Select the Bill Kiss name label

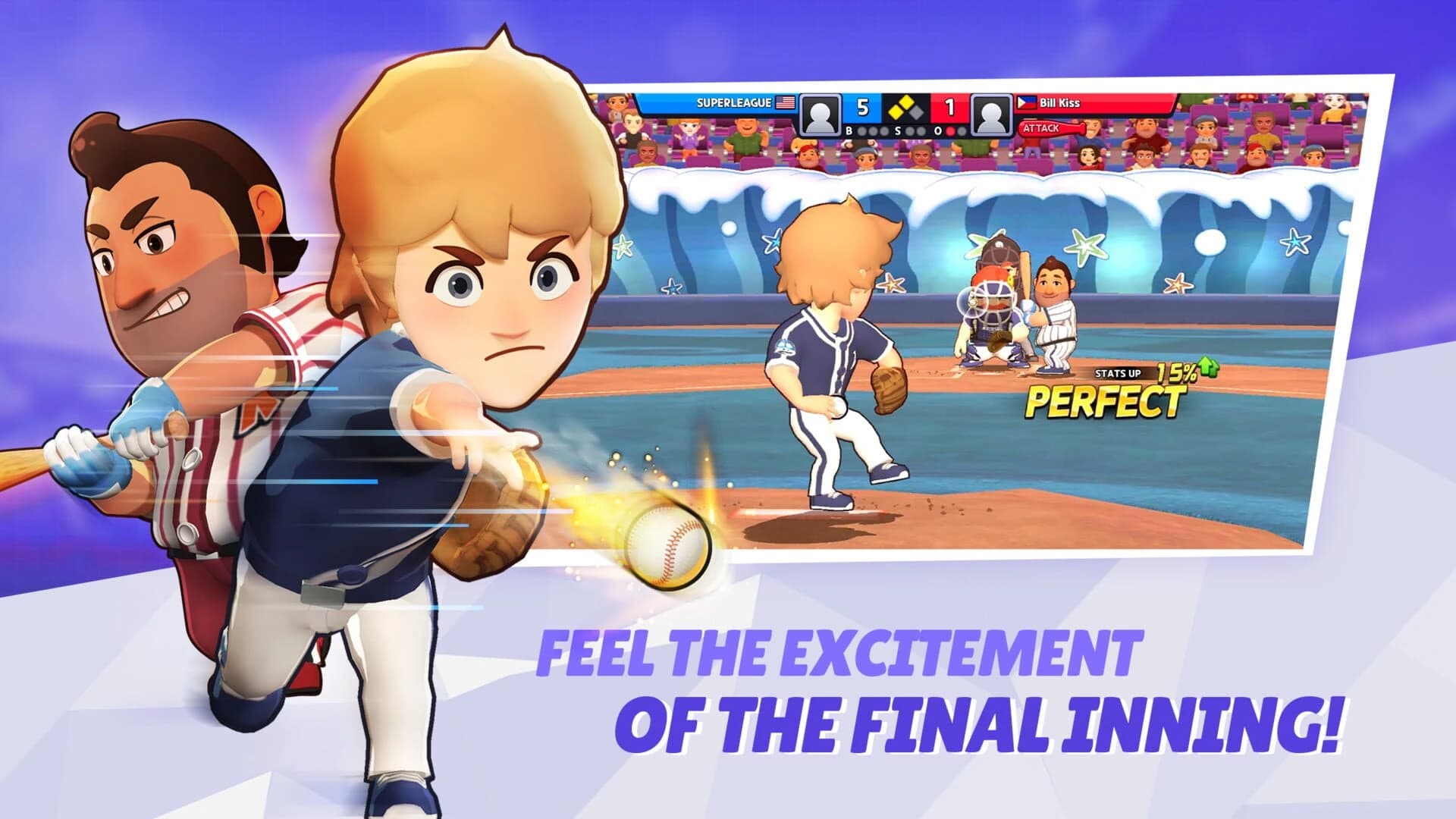coord(1059,102)
